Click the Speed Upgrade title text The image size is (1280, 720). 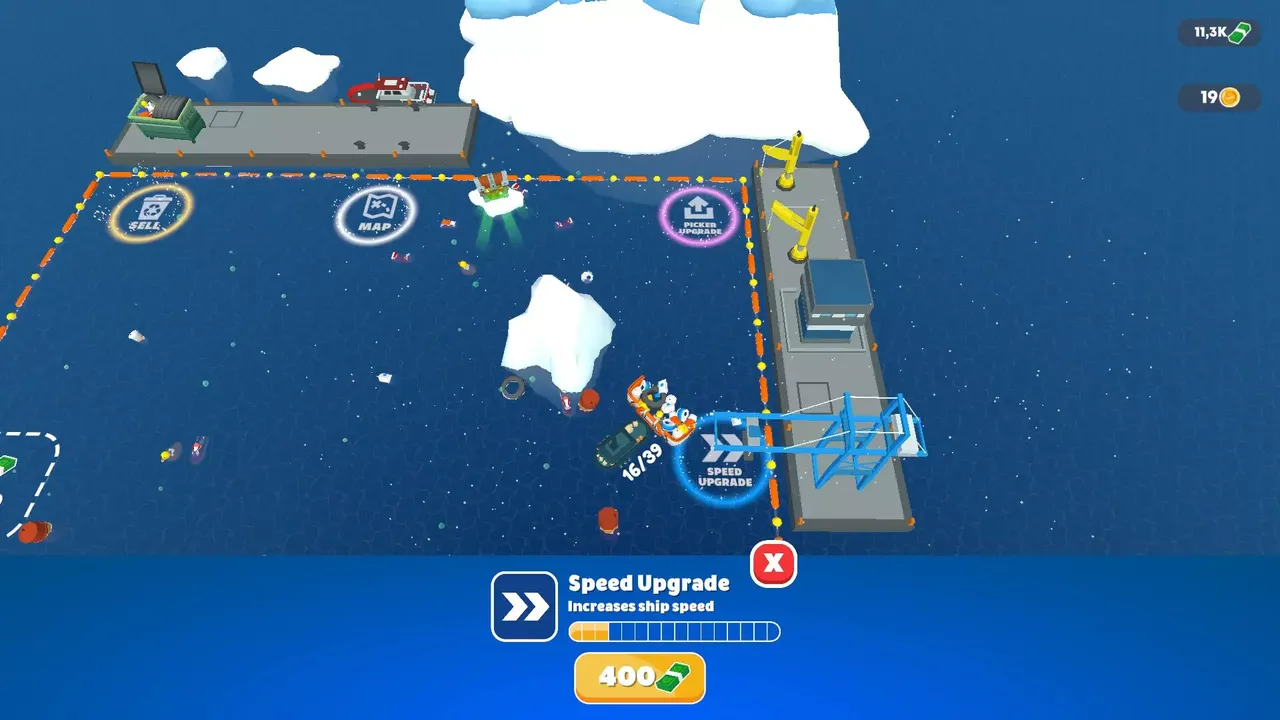(x=649, y=583)
